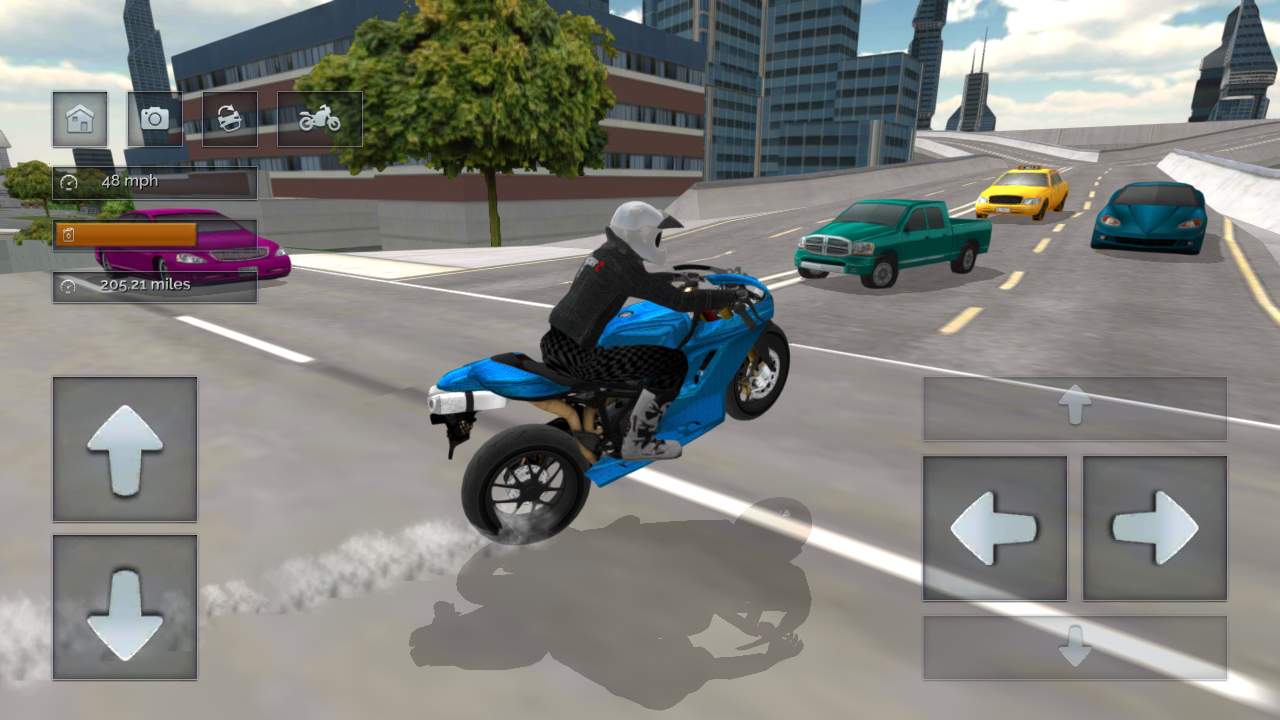Viewport: 1280px width, 720px height.
Task: Click the odometer gauge icon
Action: [66, 285]
